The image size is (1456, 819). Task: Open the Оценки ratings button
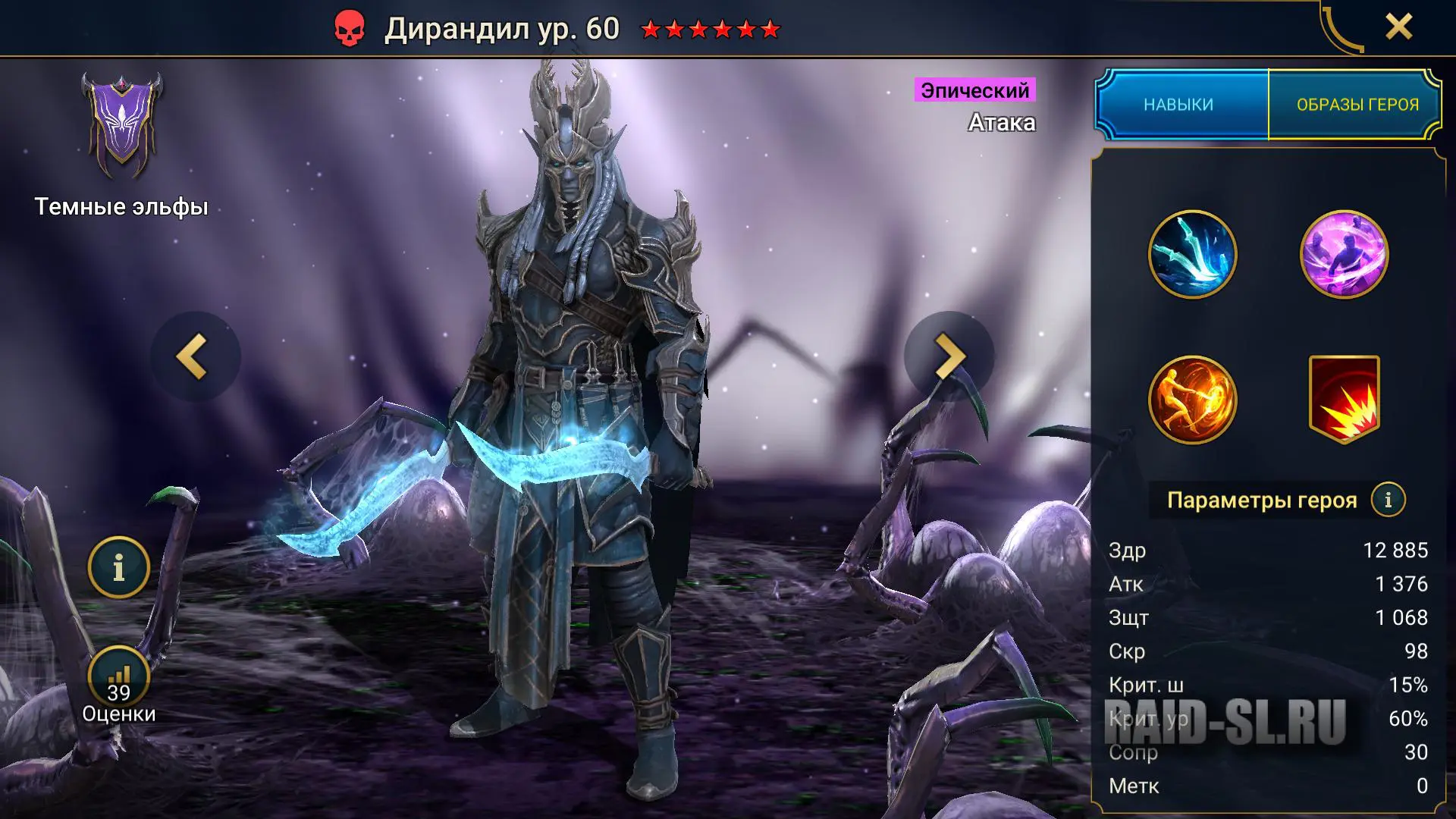[x=118, y=681]
